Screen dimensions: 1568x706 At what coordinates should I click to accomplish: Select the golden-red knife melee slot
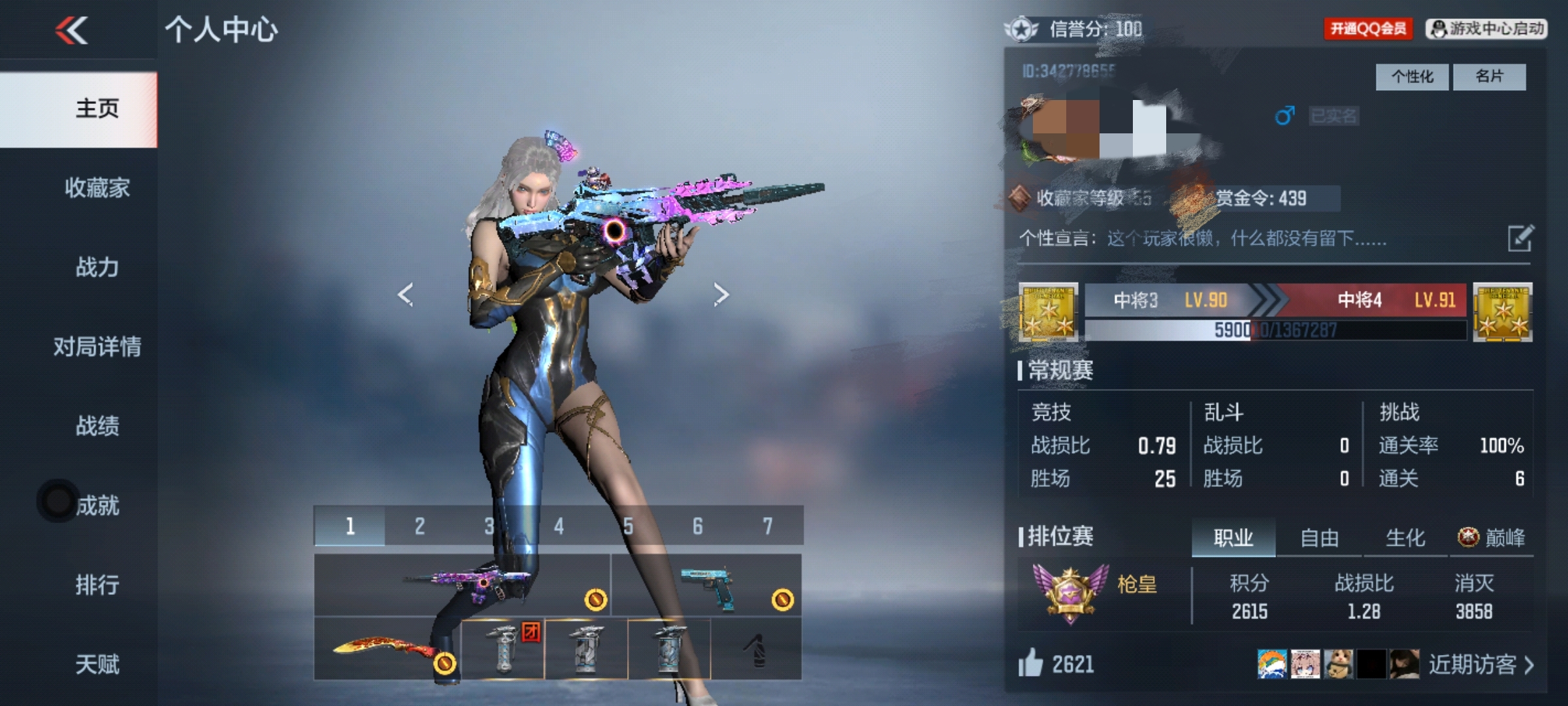pyautogui.click(x=387, y=650)
